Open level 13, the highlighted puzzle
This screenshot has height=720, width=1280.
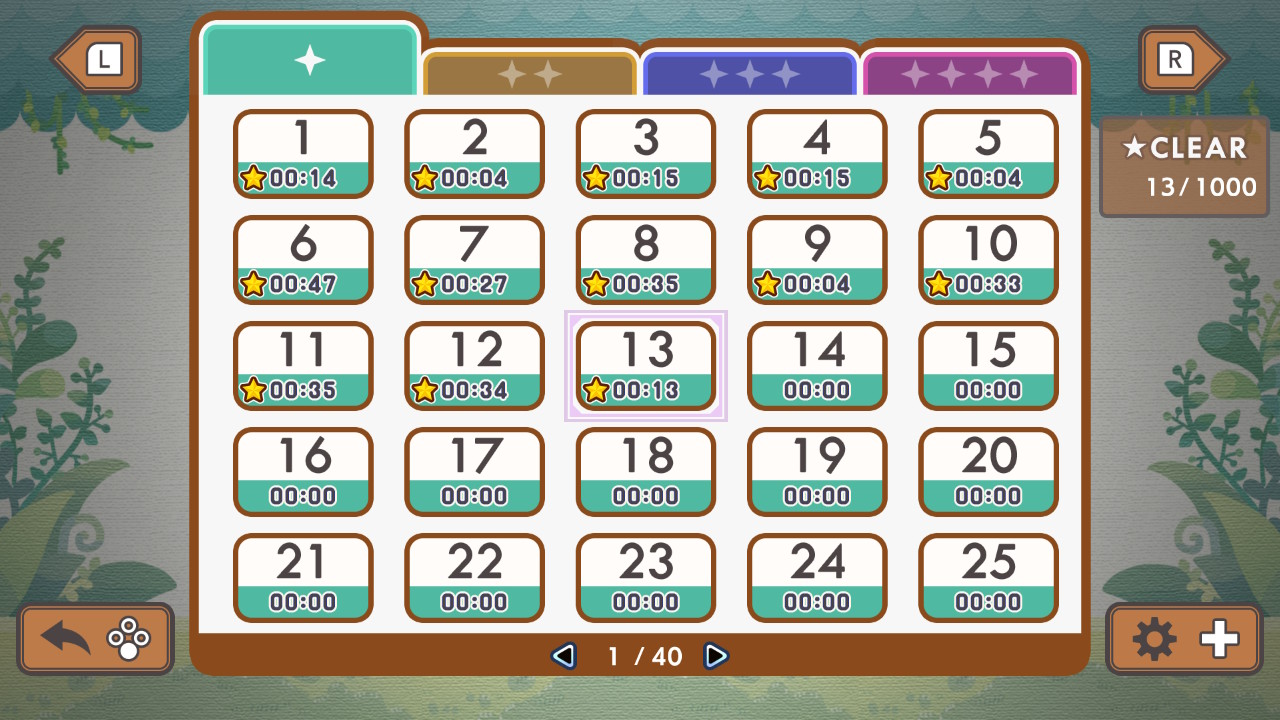pos(645,365)
